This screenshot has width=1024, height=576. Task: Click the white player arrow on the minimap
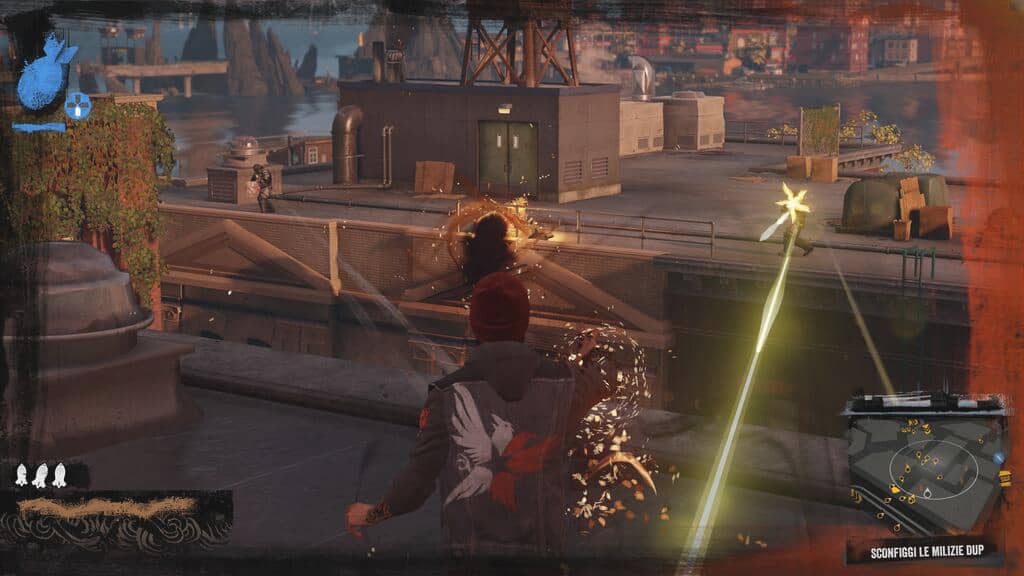926,492
